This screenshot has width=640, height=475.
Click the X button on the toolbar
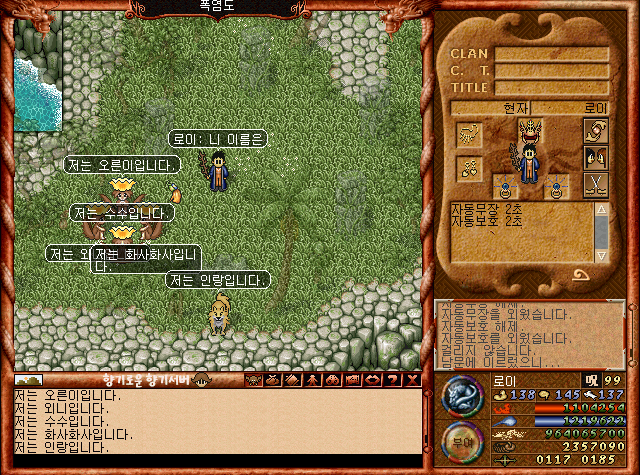[410, 380]
